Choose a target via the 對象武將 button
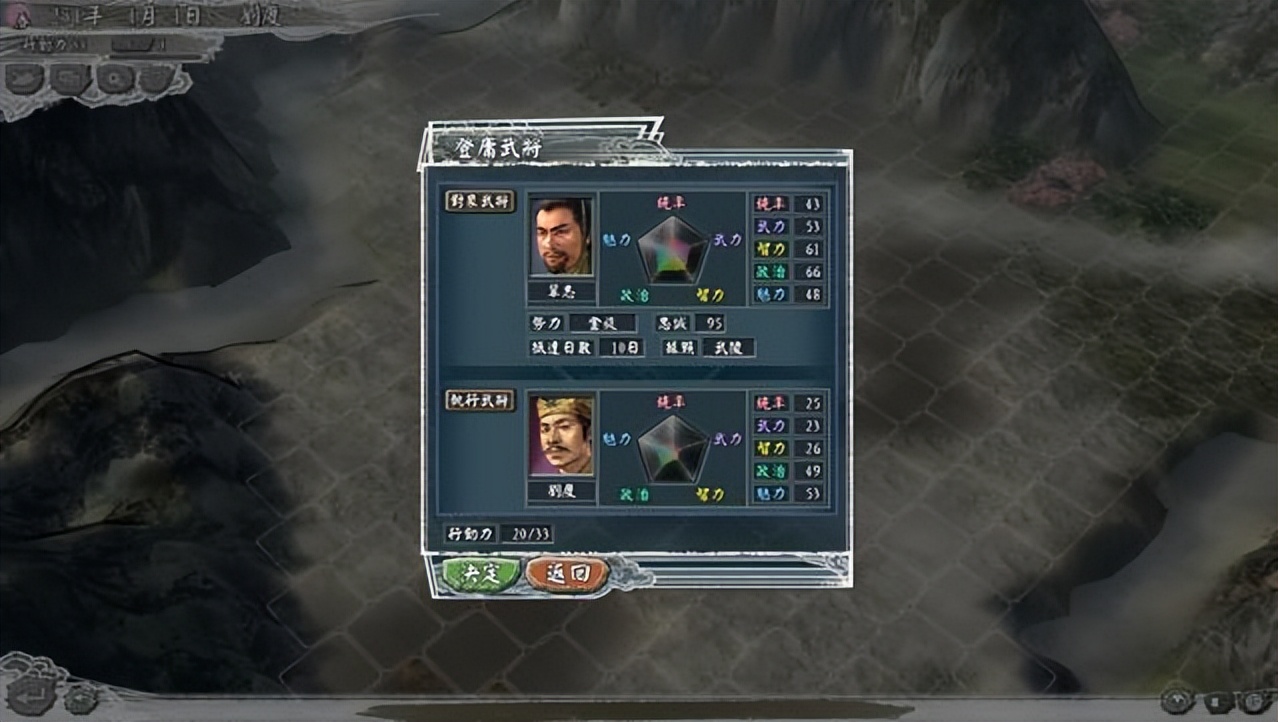1278x722 pixels. click(480, 201)
